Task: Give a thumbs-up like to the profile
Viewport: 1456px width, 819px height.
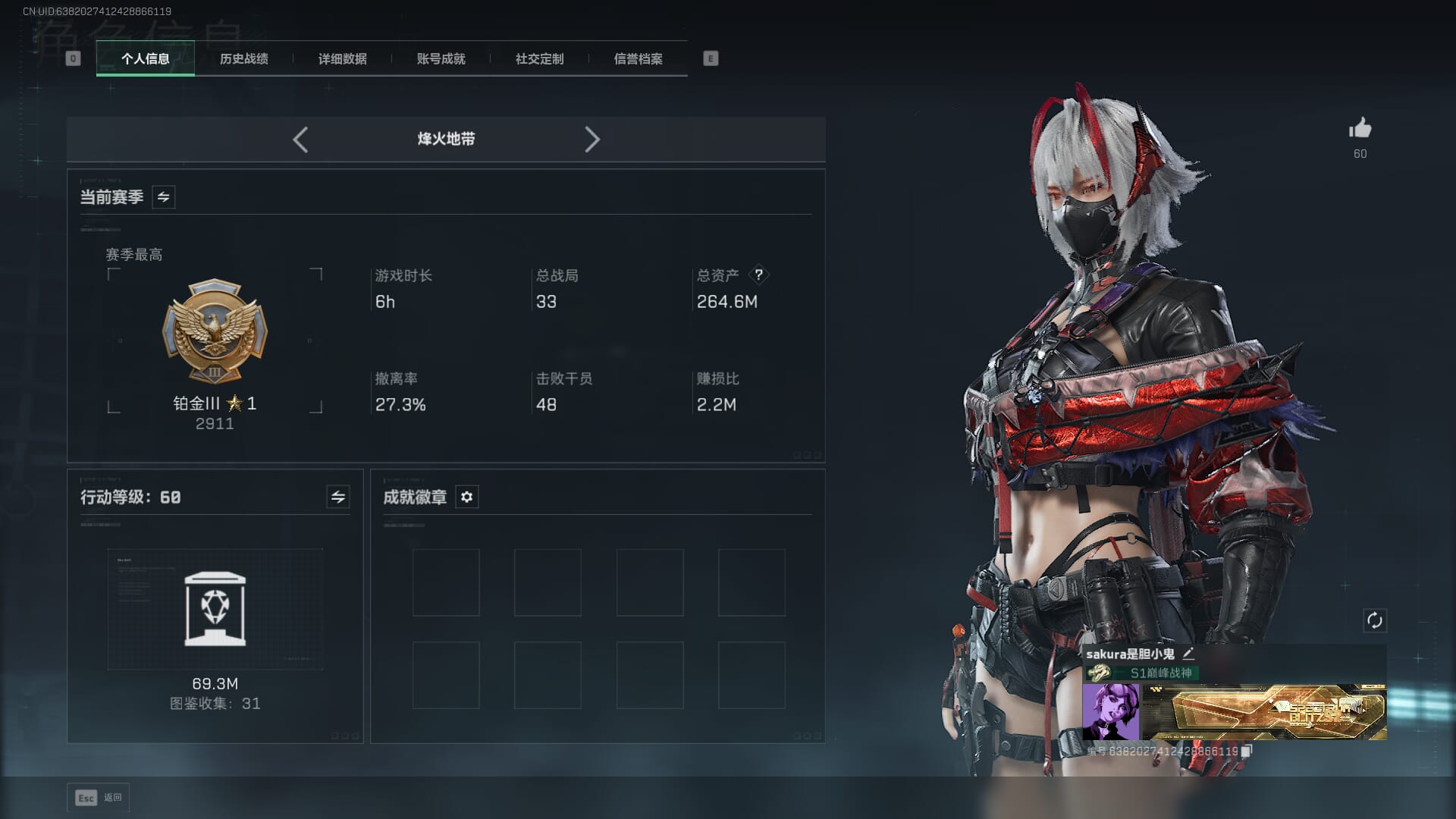Action: pos(1360,129)
